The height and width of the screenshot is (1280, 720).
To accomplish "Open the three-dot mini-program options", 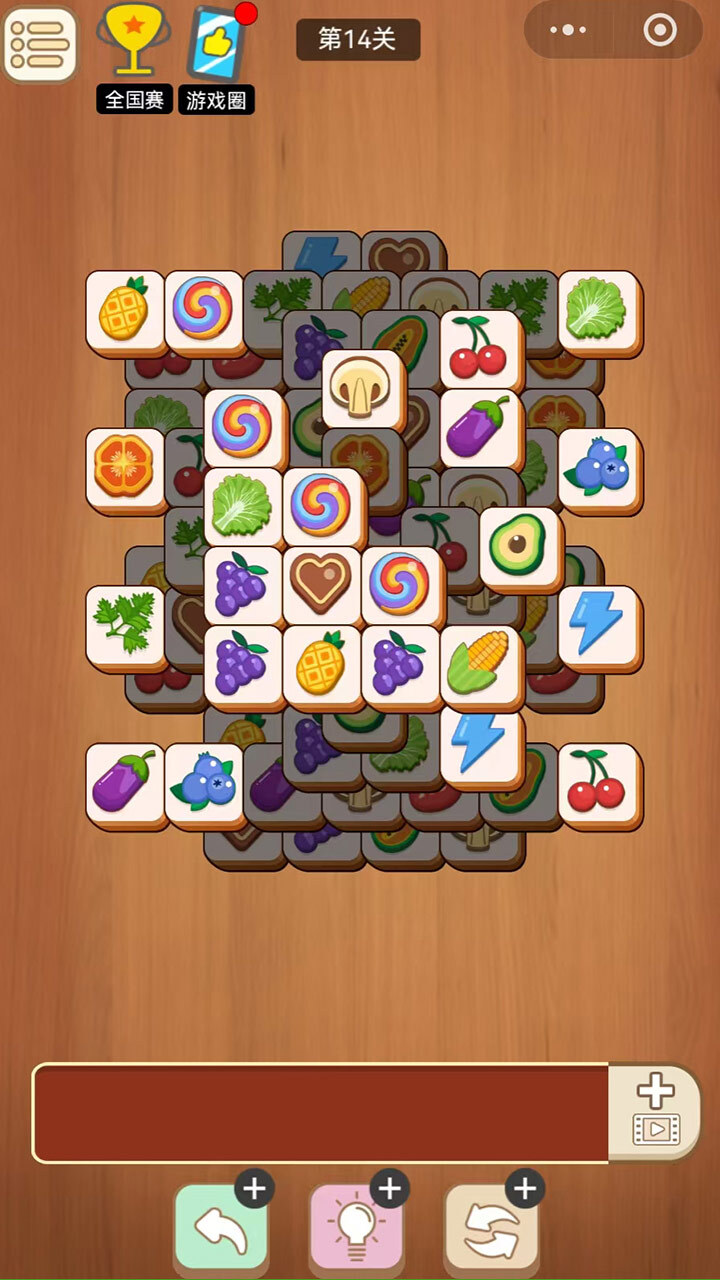I will (568, 31).
